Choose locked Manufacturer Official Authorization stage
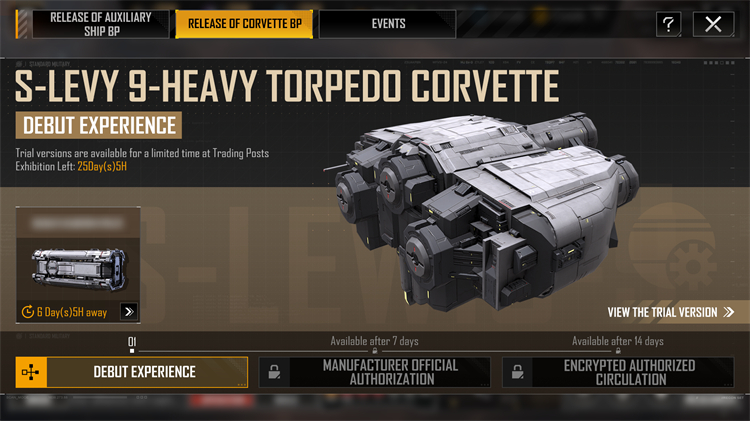The height and width of the screenshot is (421, 750). (x=375, y=372)
